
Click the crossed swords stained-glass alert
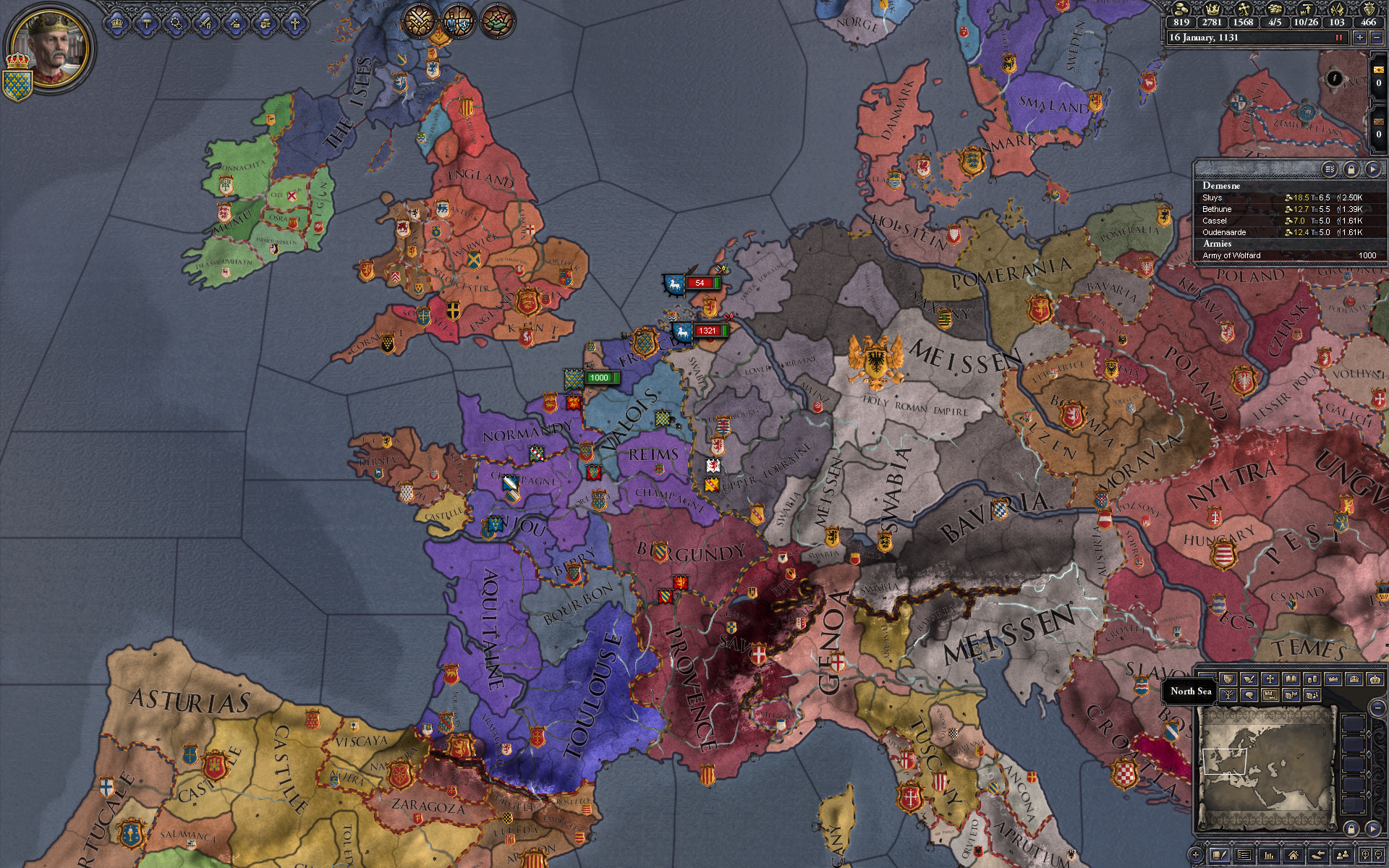(x=418, y=21)
